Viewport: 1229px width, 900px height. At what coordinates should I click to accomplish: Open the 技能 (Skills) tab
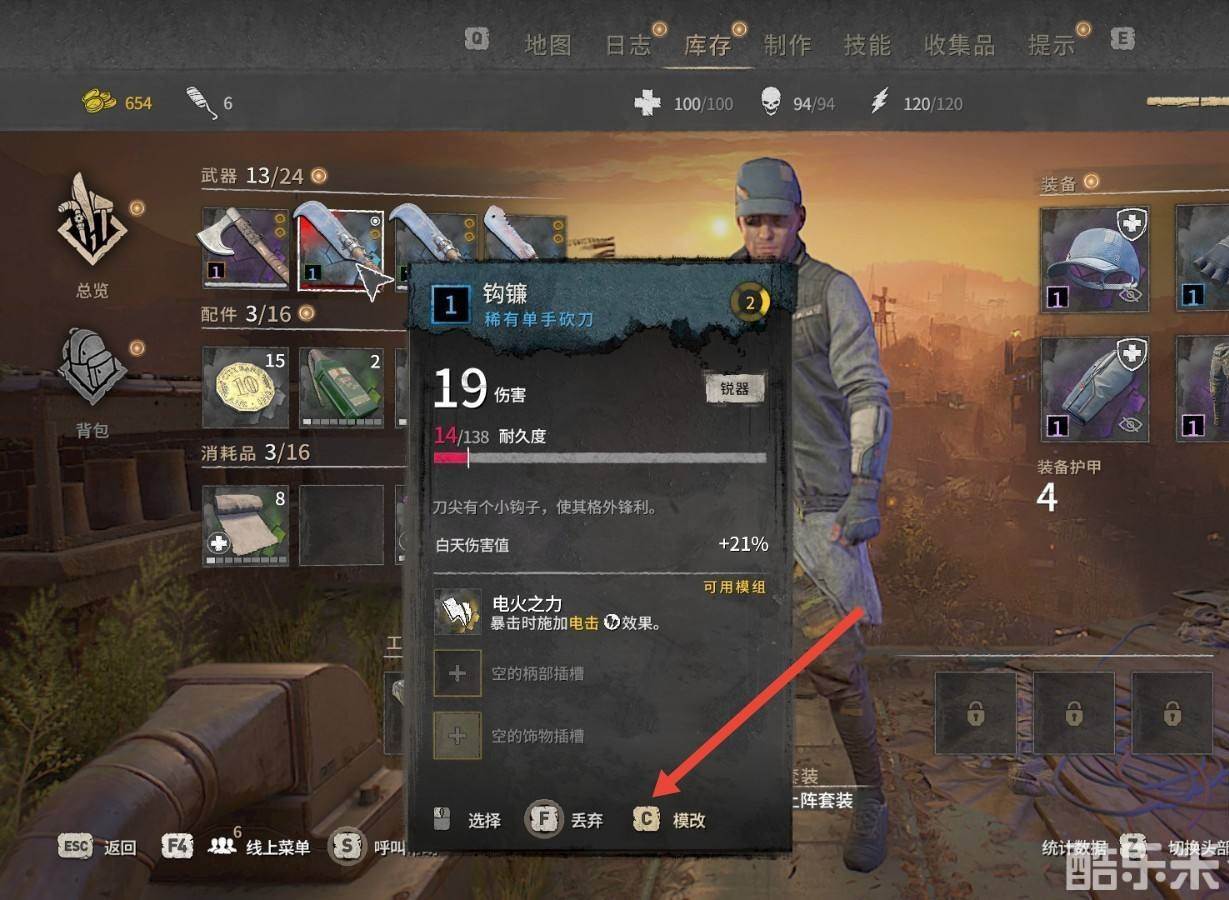pos(866,45)
